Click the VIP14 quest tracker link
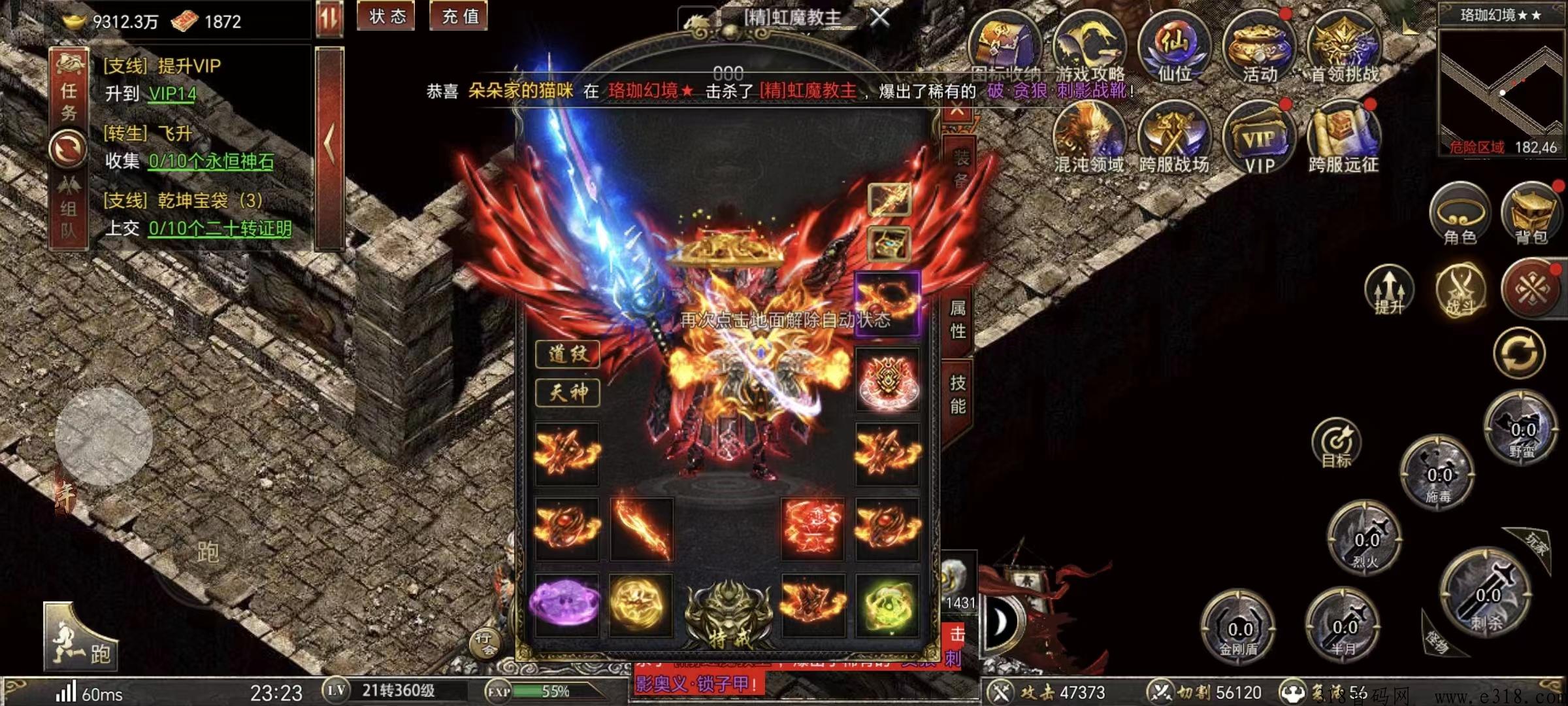The image size is (1568, 706). tap(172, 94)
